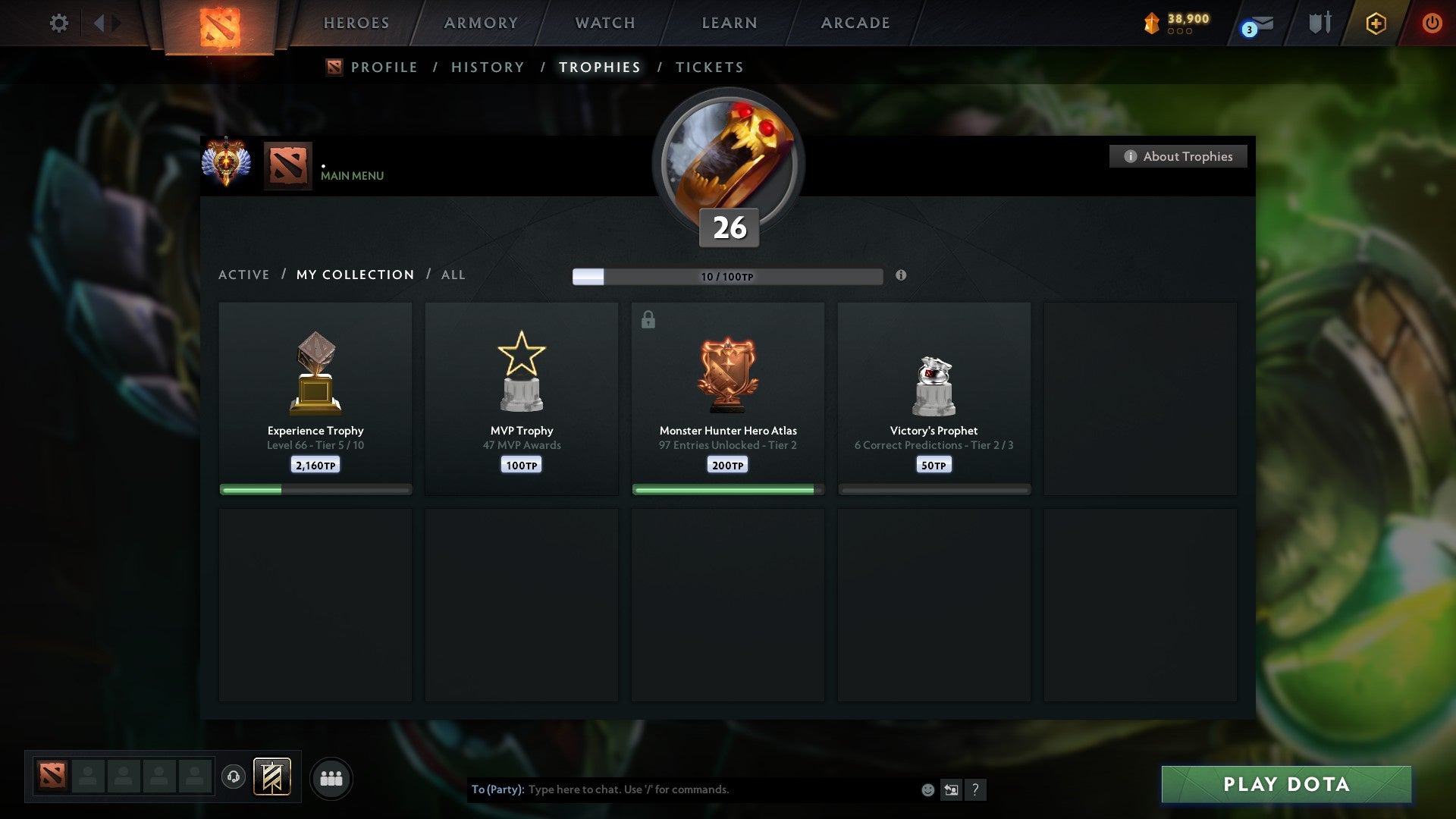
Task: Click the gold guild banner icon
Action: [x=271, y=777]
